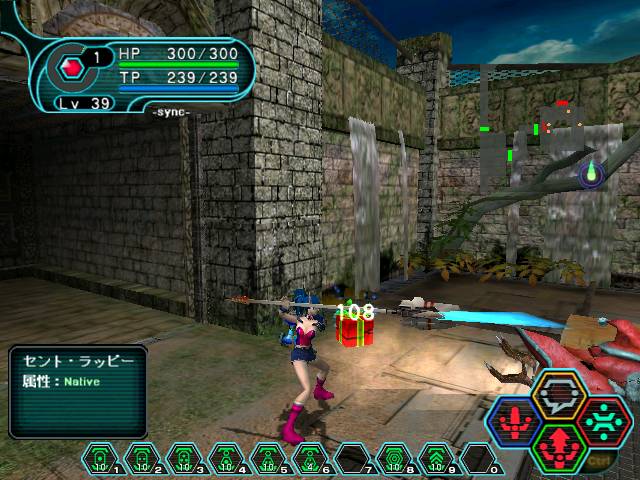Click the red hexagon player emblem

(72, 68)
